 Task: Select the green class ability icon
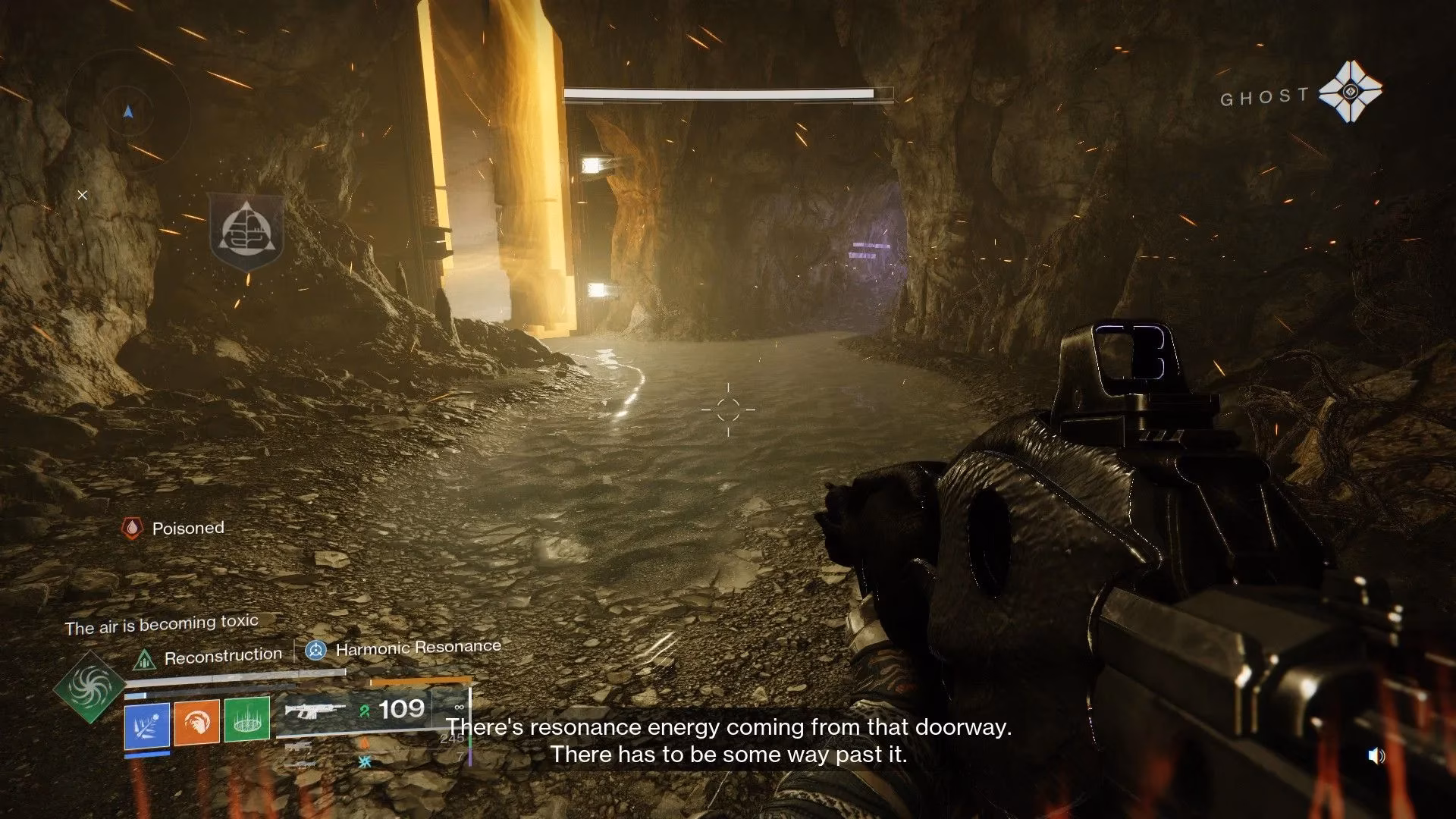(x=246, y=720)
